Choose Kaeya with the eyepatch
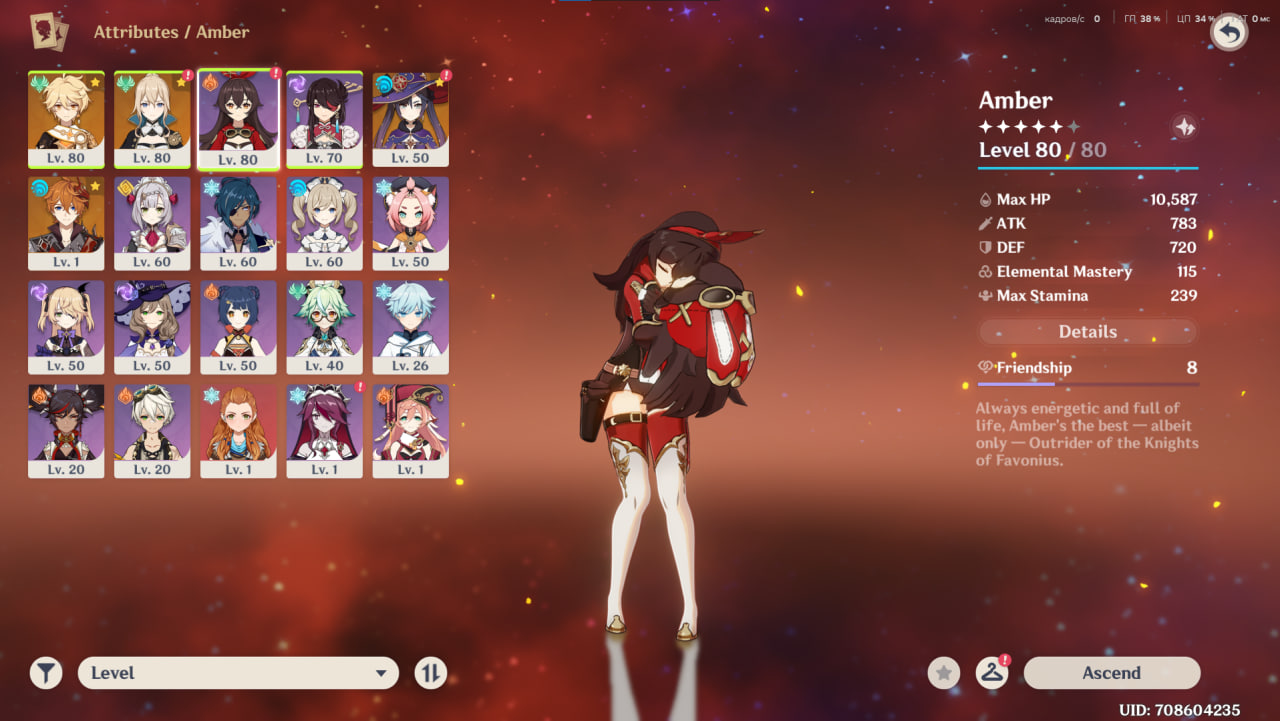The image size is (1280, 721). point(238,224)
